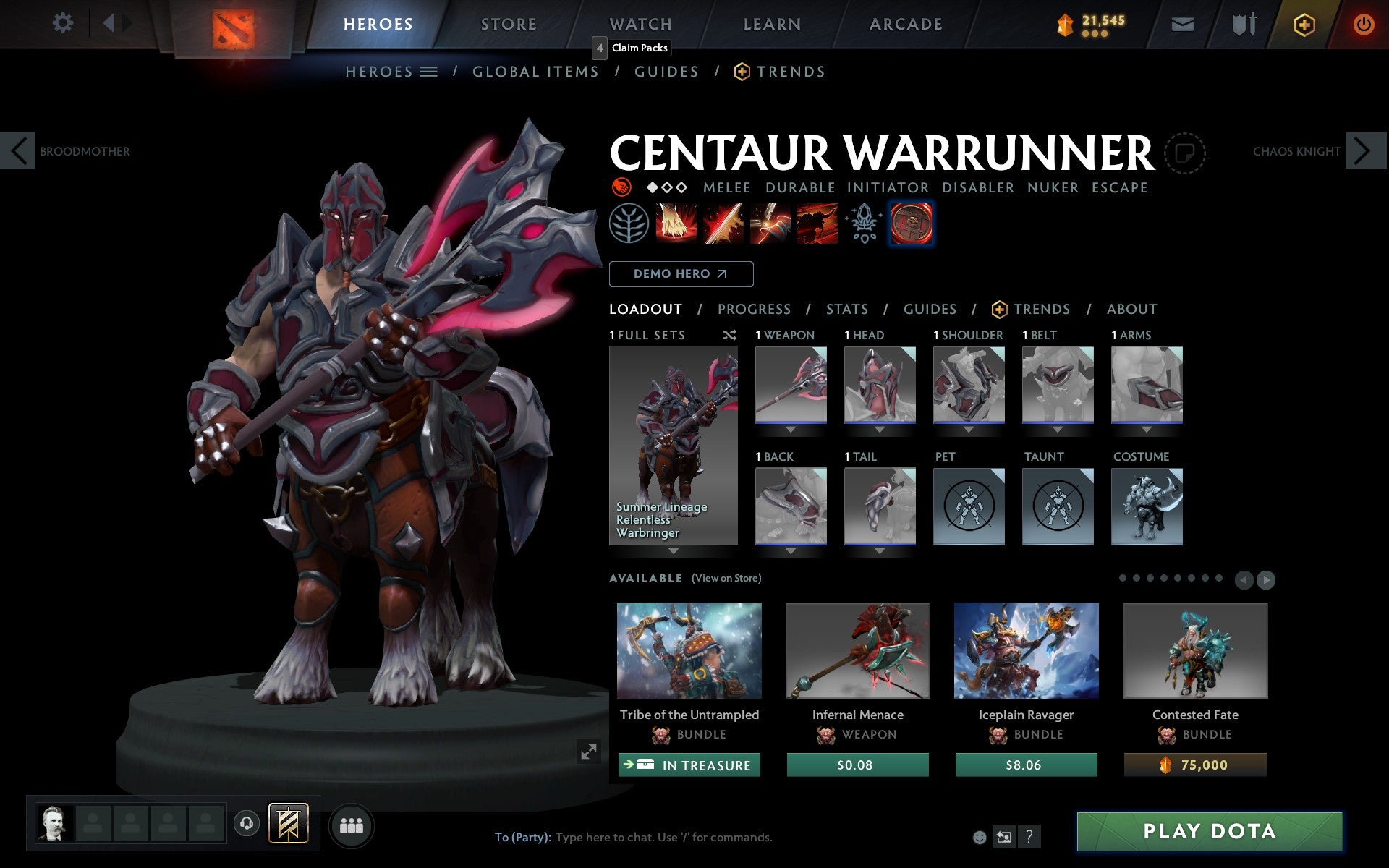The image size is (1389, 868).
Task: Select the Hoof Stomp ability icon
Action: coord(676,224)
